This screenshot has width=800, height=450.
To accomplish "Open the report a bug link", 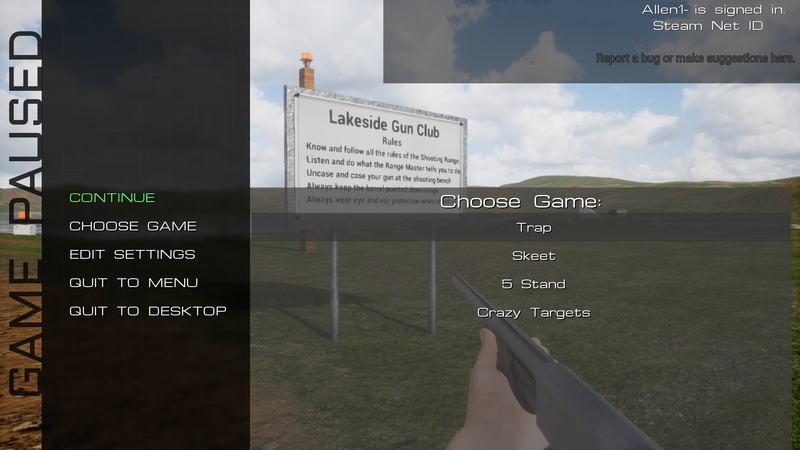I will pos(695,59).
